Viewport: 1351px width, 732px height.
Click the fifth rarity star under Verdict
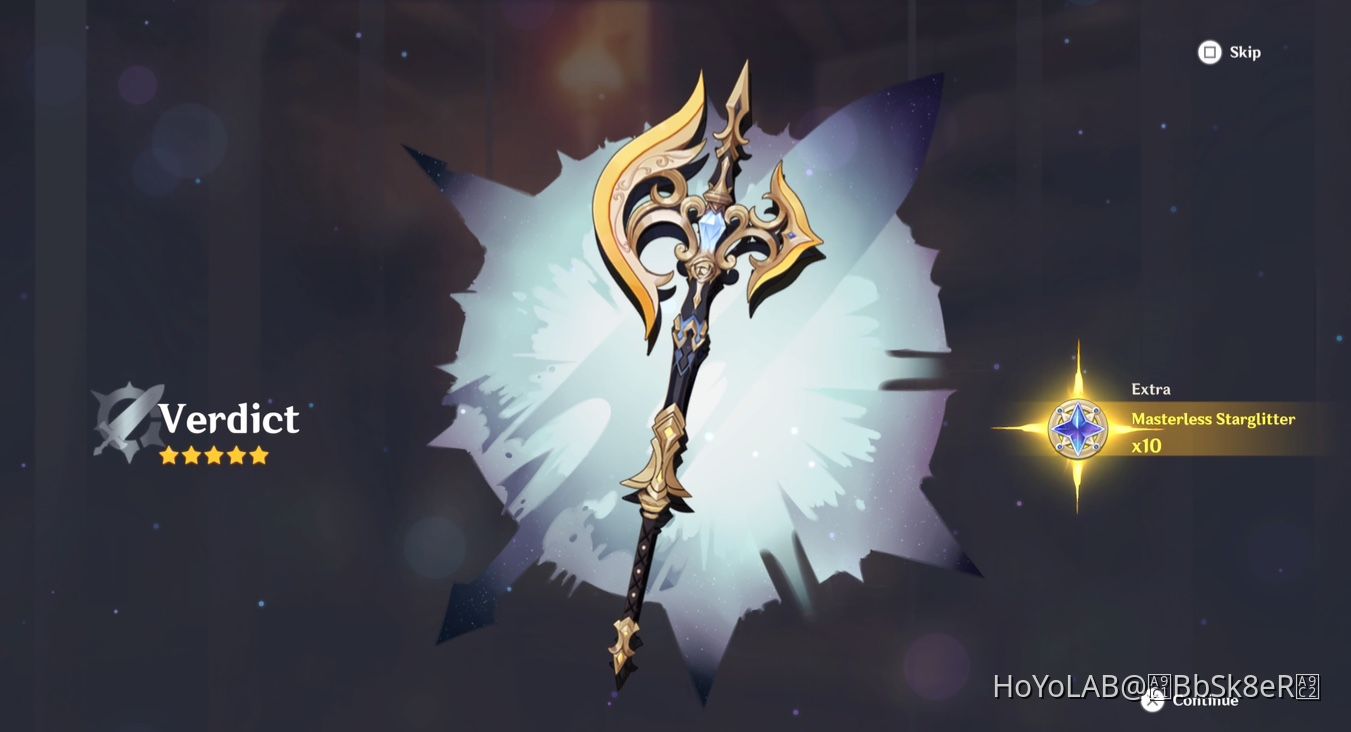point(260,455)
